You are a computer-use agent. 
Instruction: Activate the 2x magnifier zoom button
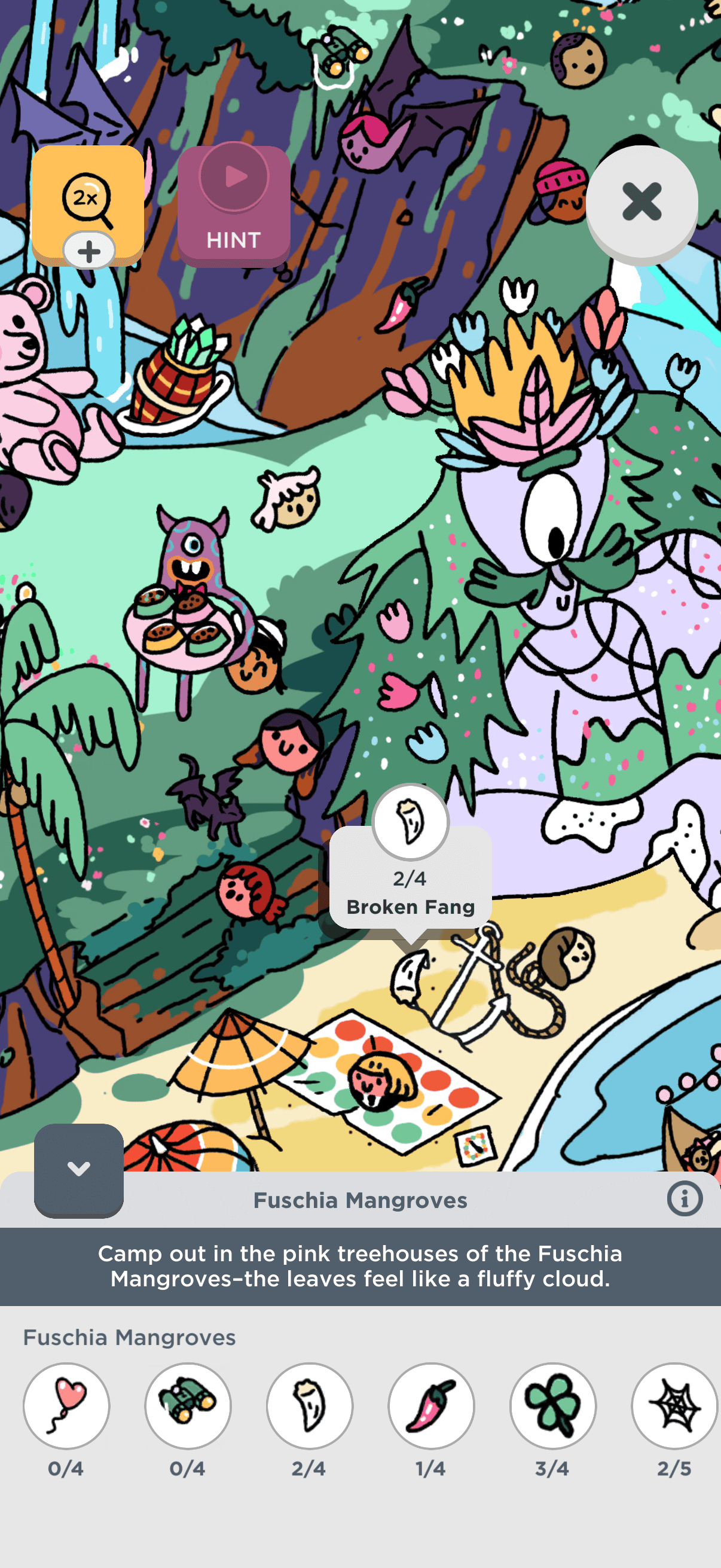(87, 198)
